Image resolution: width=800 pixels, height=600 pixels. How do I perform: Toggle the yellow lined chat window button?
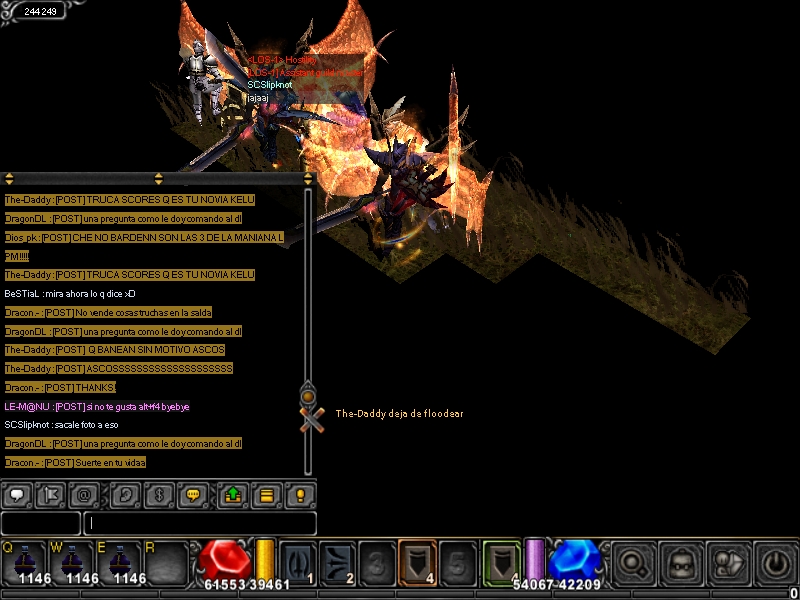(x=266, y=495)
